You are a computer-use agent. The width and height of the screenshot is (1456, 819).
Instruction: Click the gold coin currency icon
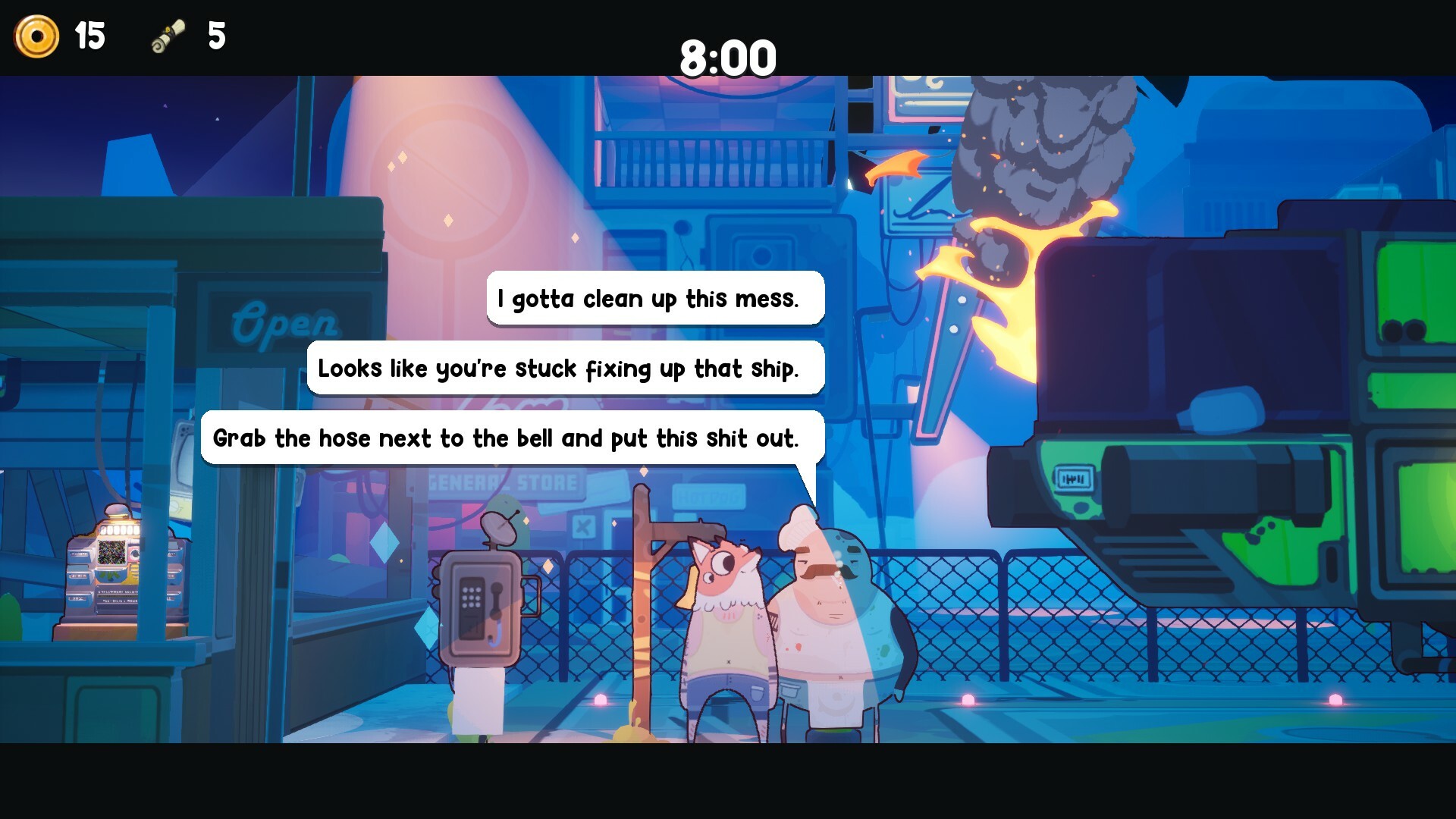pyautogui.click(x=36, y=36)
